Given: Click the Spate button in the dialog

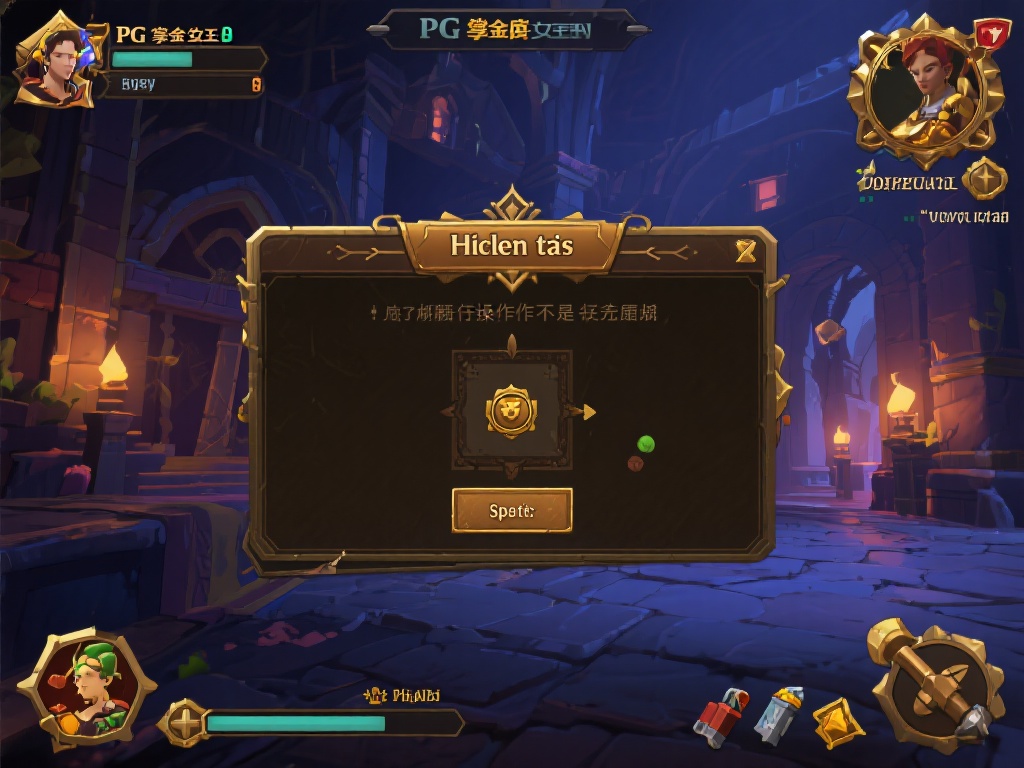Looking at the screenshot, I should click(512, 510).
